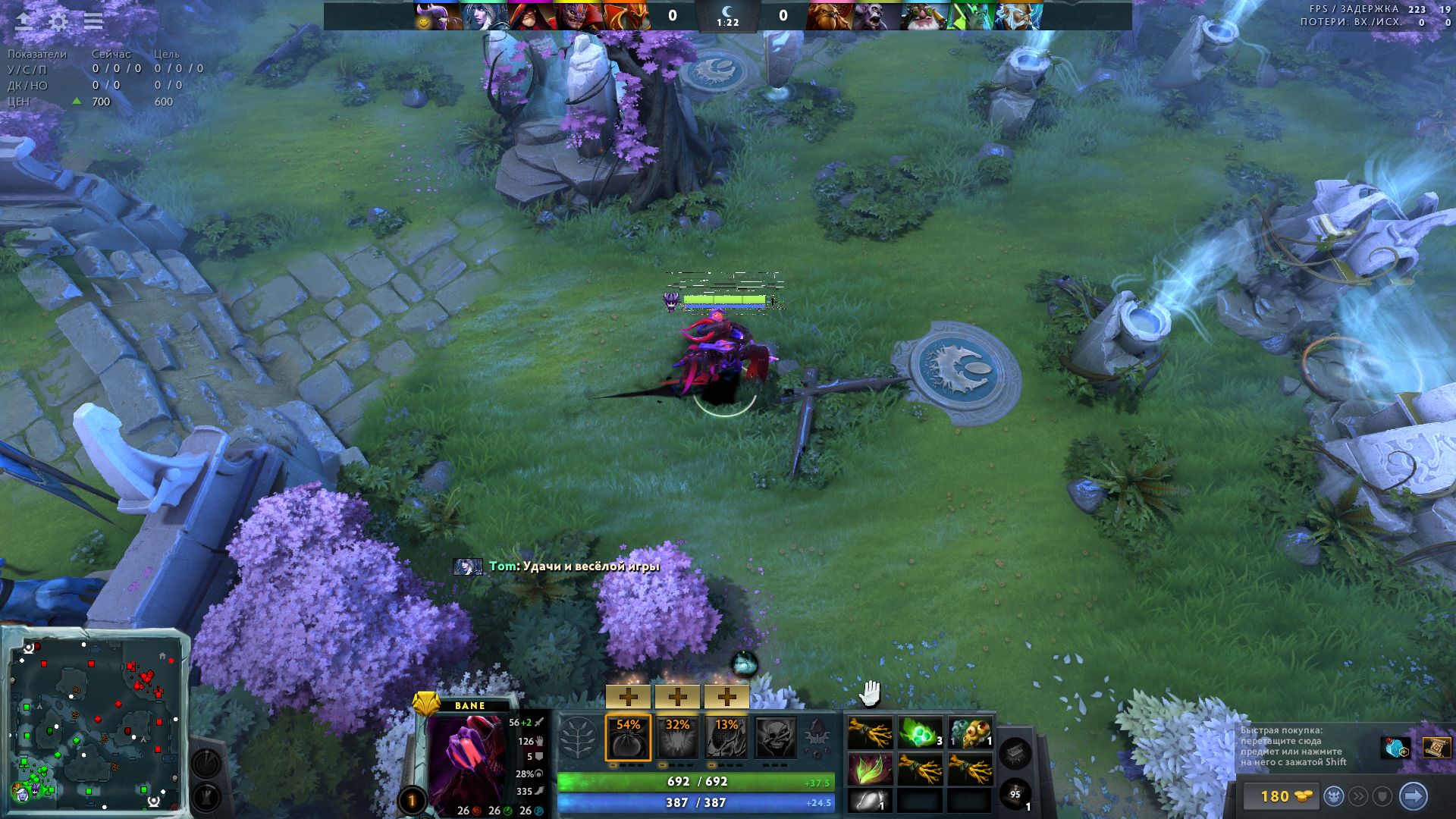Image resolution: width=1456 pixels, height=819 pixels.
Task: Select Zeus portrait in top bar
Action: [x=1018, y=16]
